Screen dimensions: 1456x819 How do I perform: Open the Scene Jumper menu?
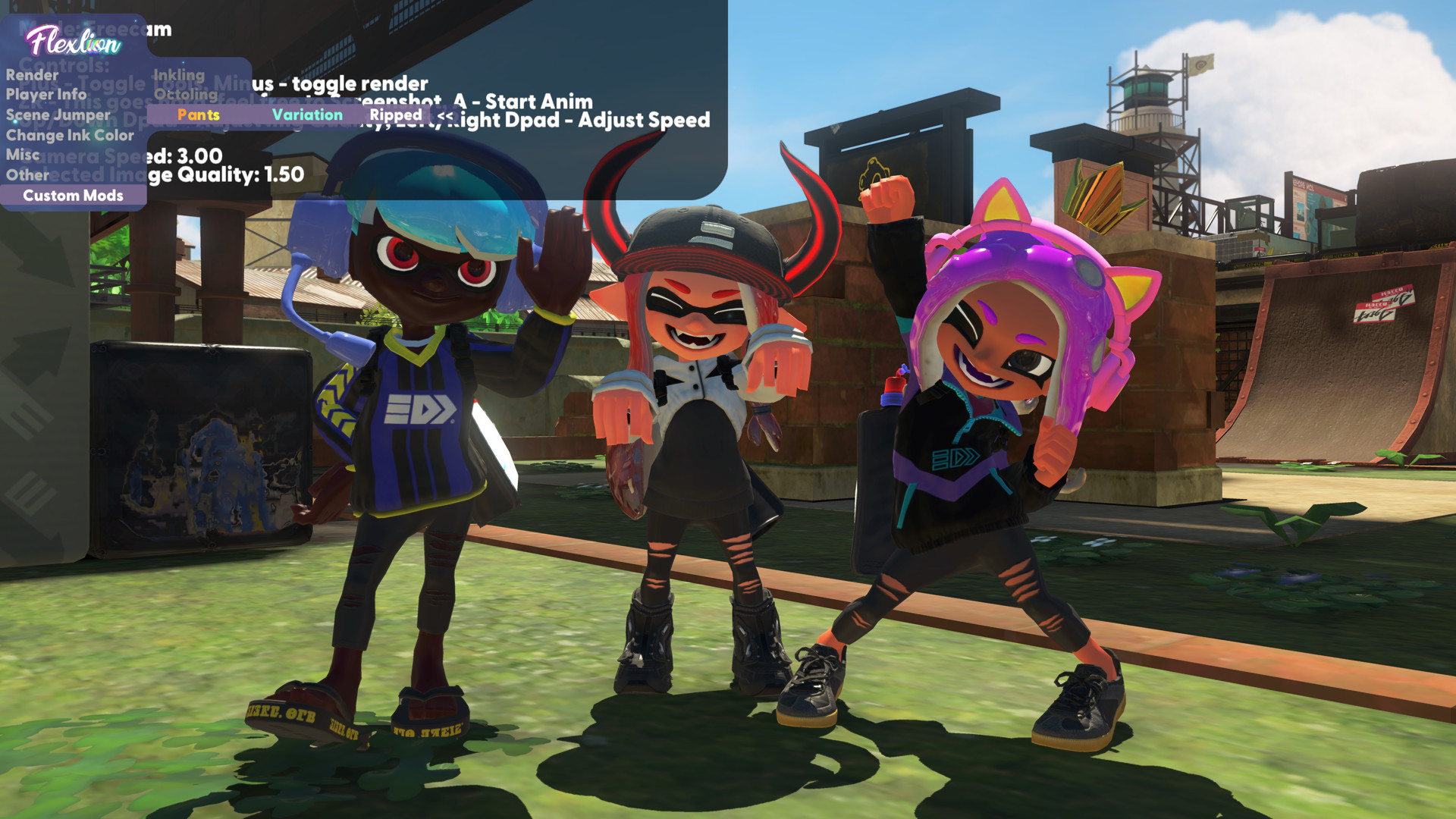click(58, 115)
